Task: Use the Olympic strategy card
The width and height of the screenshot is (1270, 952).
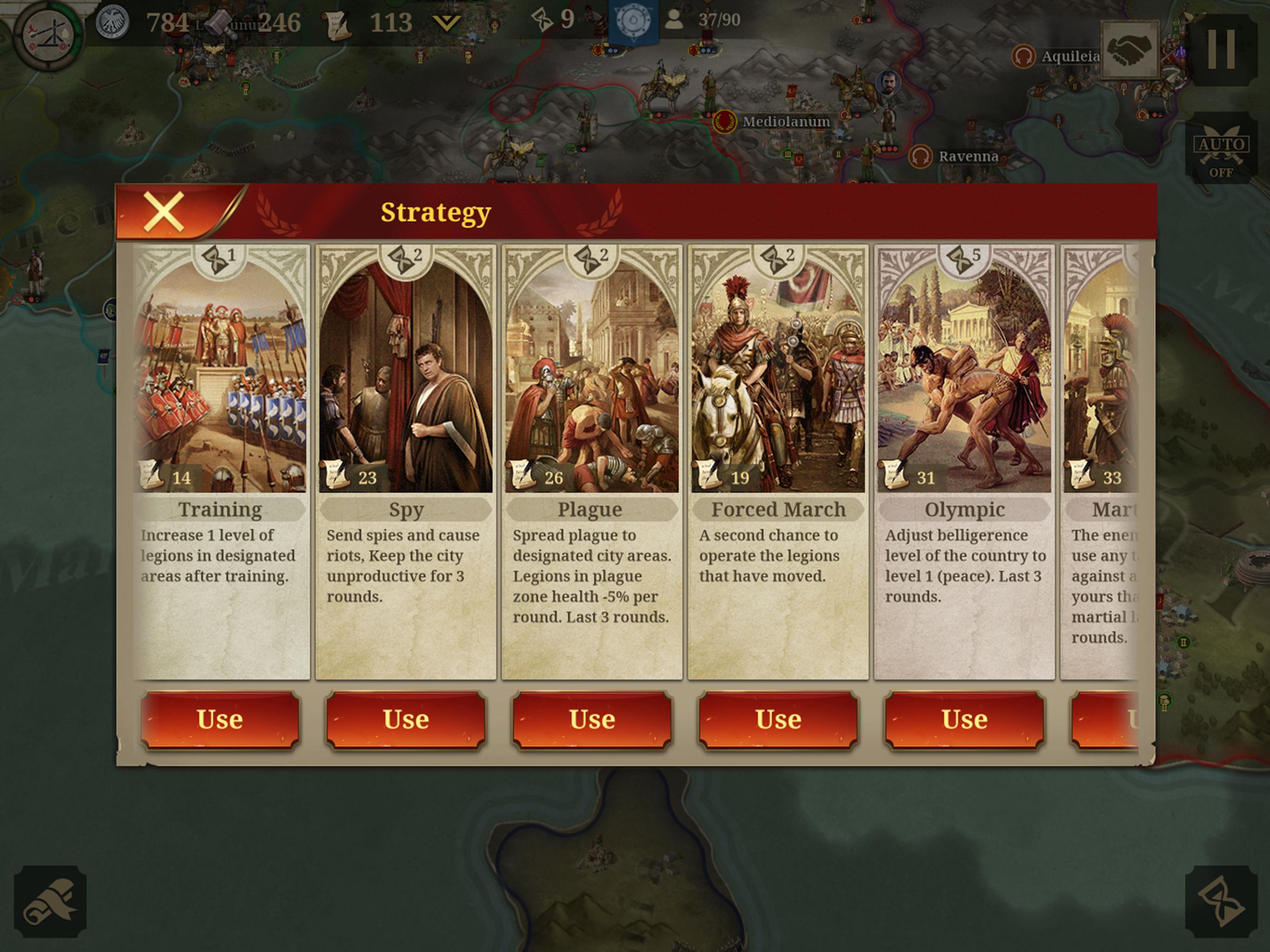Action: (964, 720)
